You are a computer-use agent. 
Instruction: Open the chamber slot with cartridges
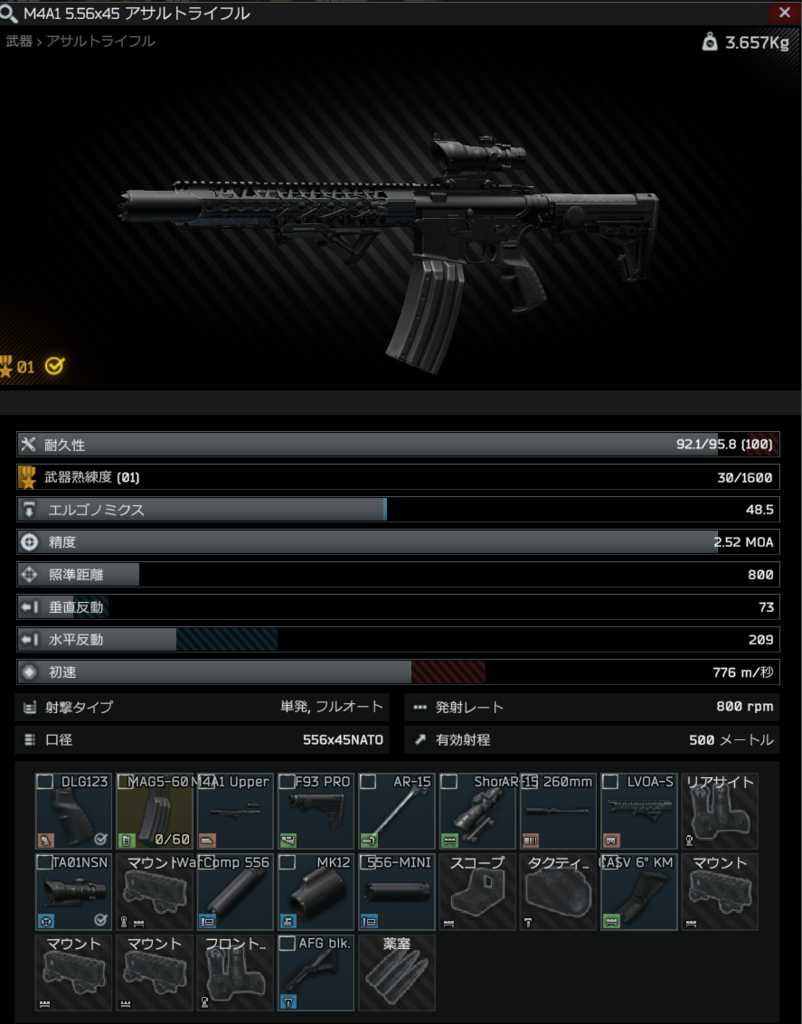click(x=397, y=973)
